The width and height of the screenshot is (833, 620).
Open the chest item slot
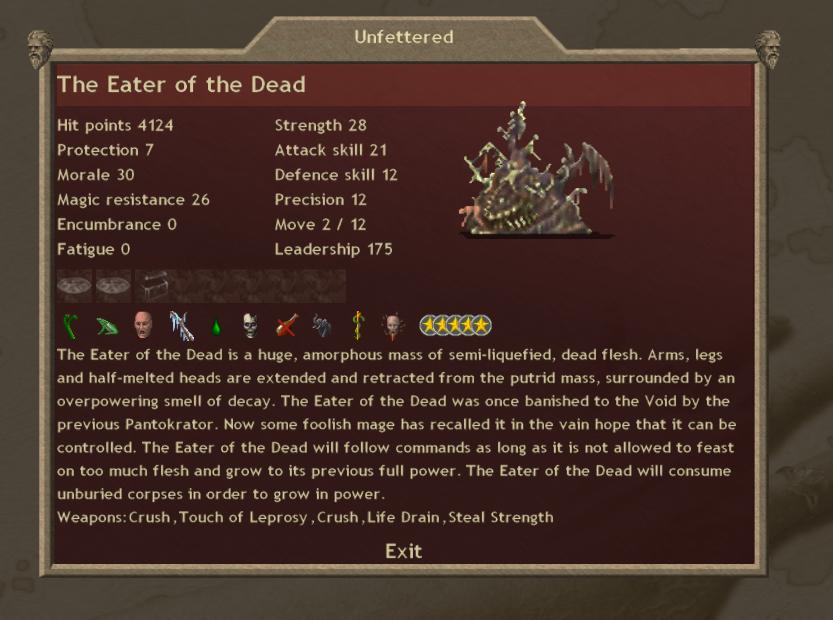(x=152, y=286)
